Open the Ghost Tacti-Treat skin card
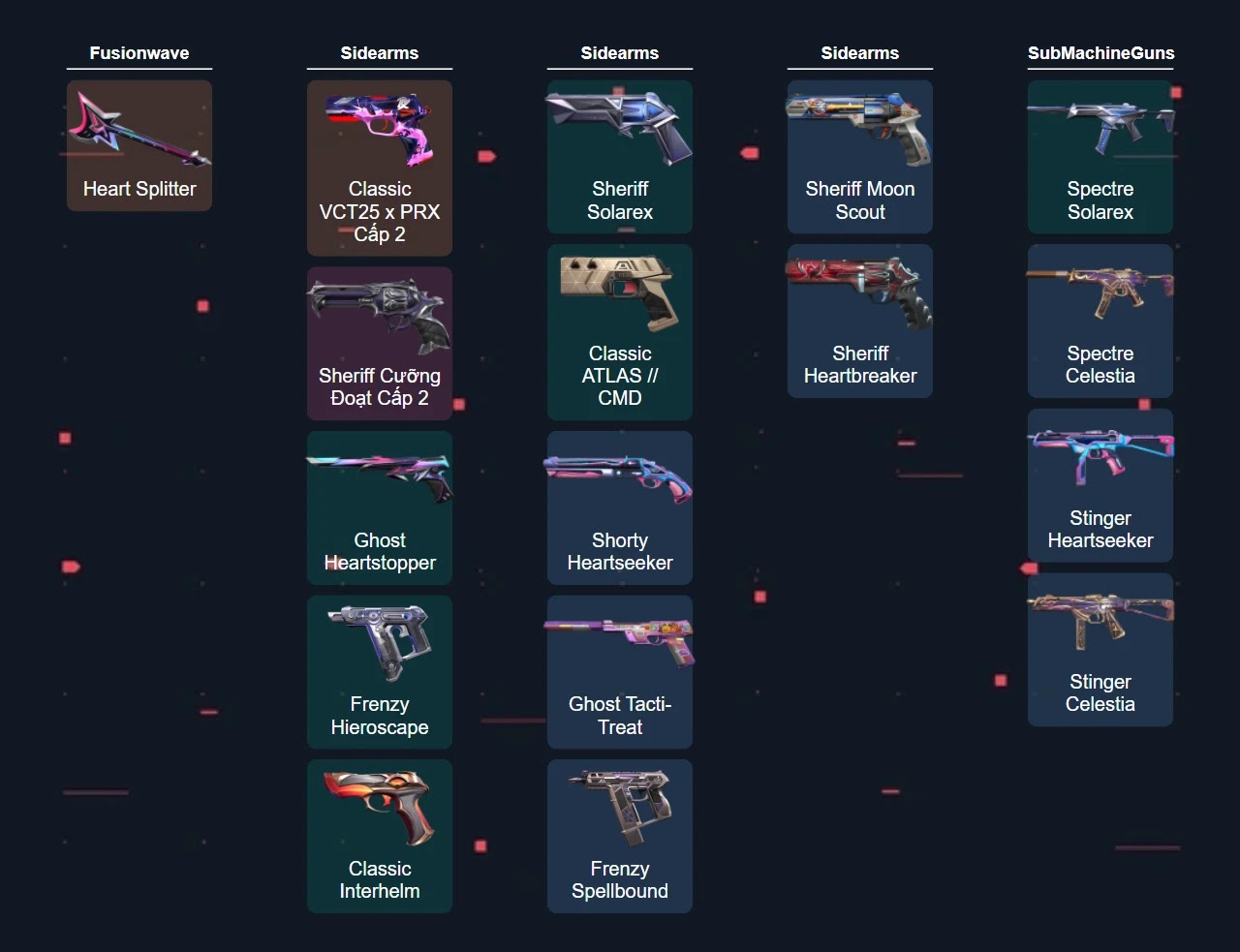1240x952 pixels. pos(619,672)
